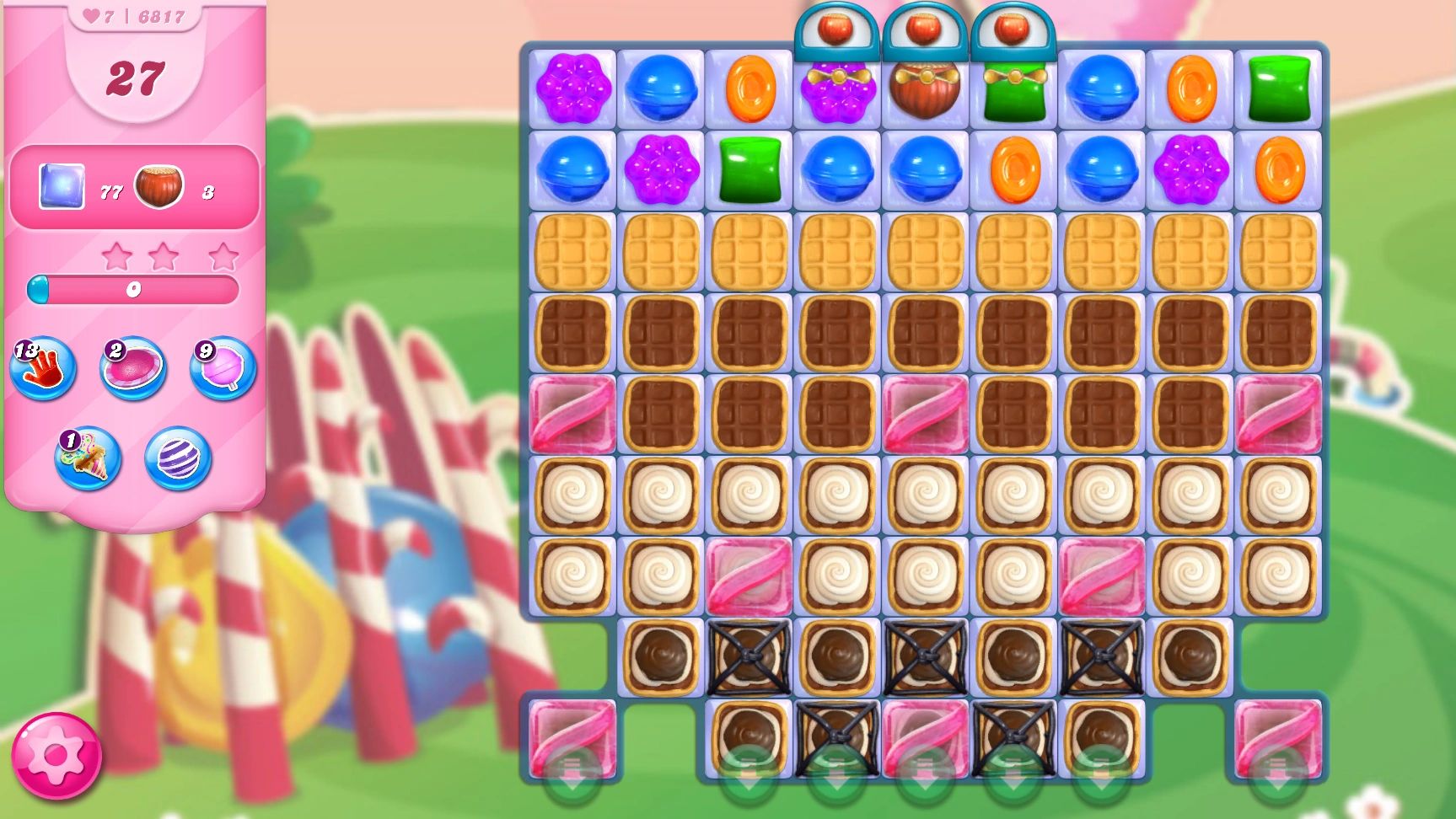Activate the free switch hand booster
The height and width of the screenshot is (819, 1456).
(43, 368)
